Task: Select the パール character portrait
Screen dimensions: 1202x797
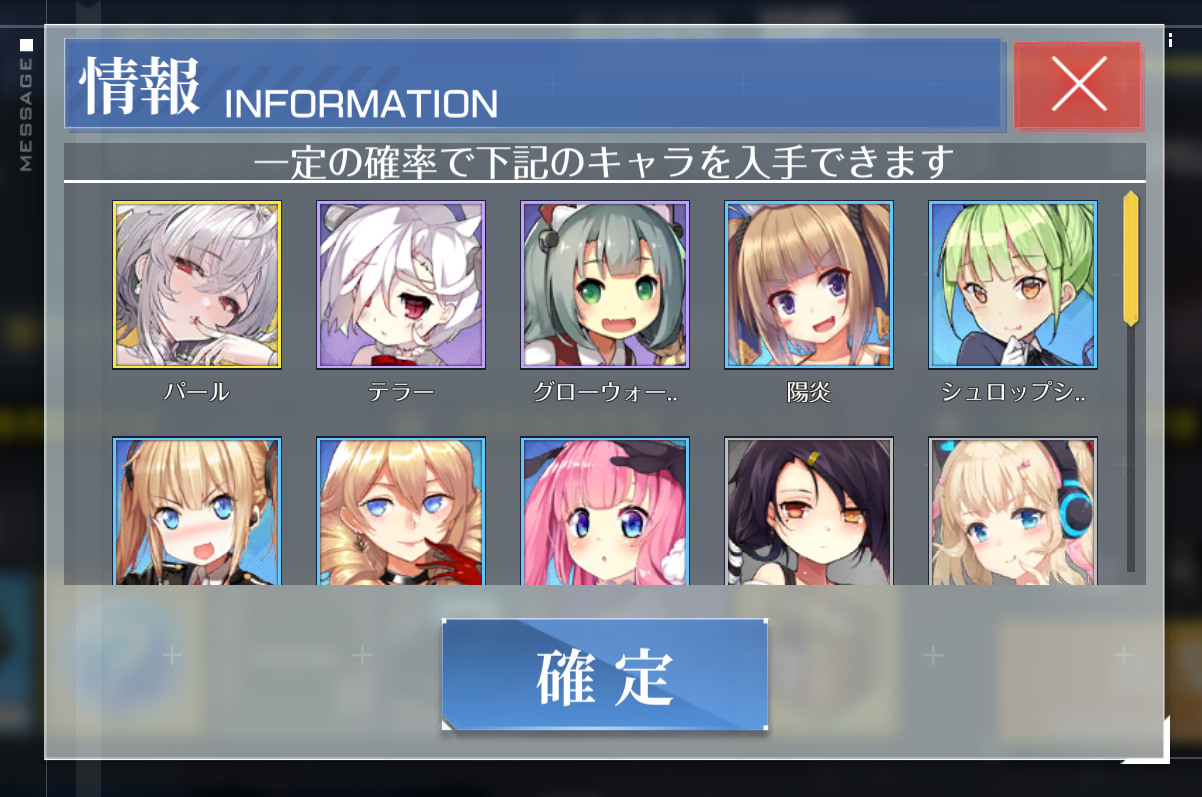Action: point(197,285)
